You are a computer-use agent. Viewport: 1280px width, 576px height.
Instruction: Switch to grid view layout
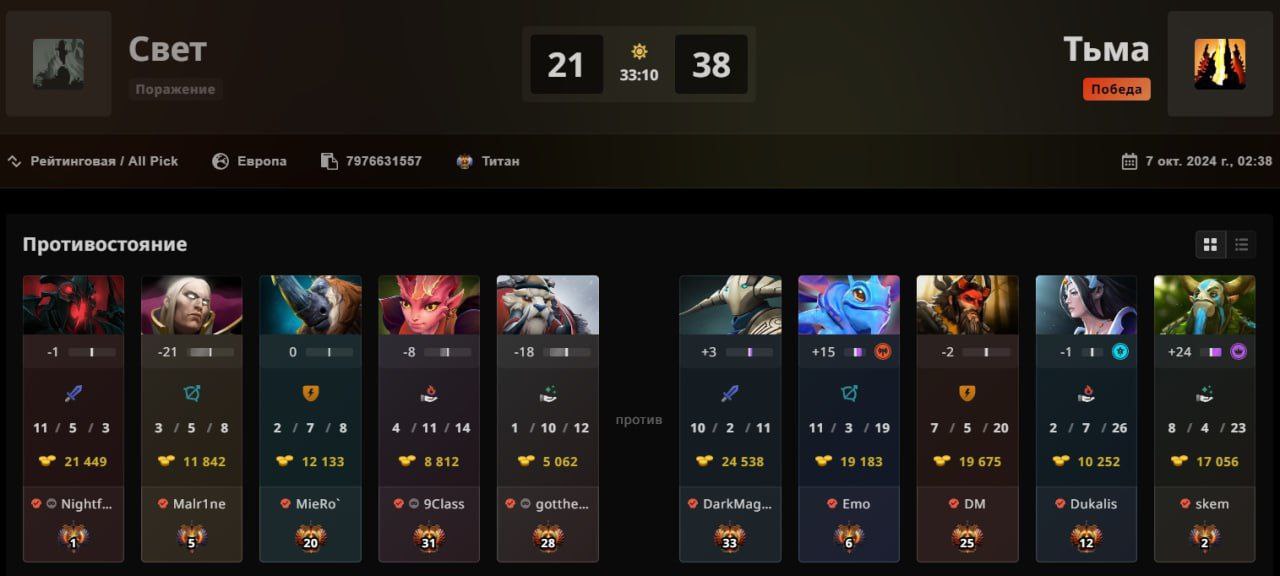click(1211, 245)
